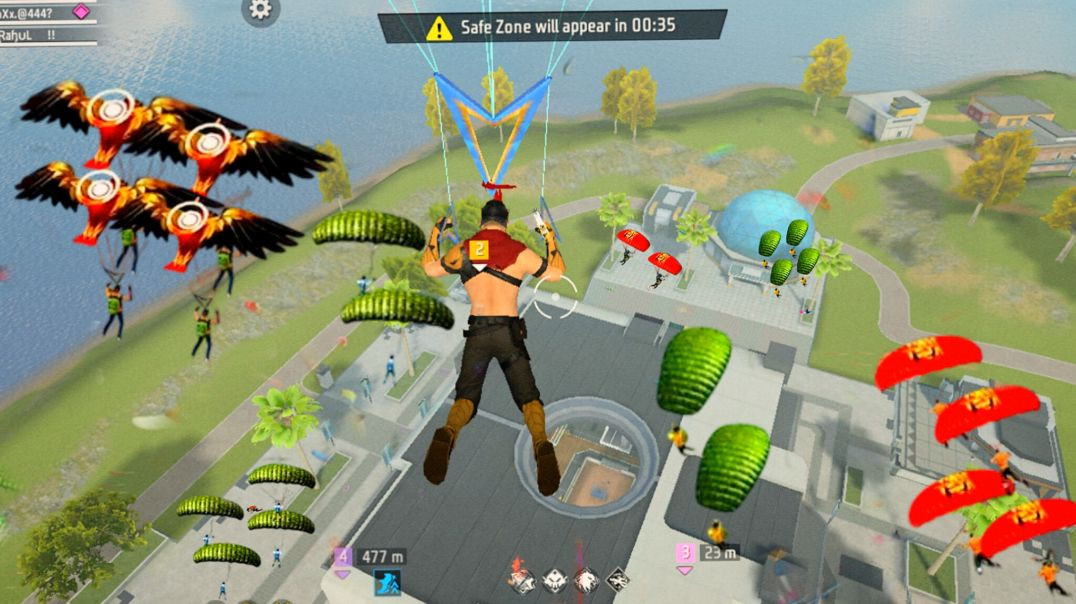
Task: Tap the skull mask diamond skill icon
Action: coord(554,579)
